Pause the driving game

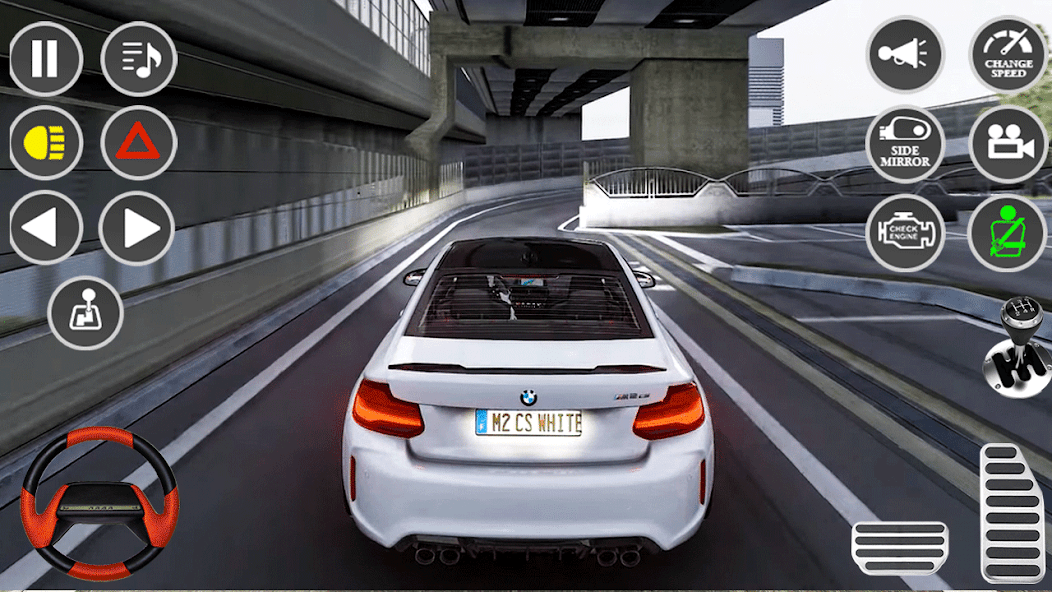coord(45,58)
